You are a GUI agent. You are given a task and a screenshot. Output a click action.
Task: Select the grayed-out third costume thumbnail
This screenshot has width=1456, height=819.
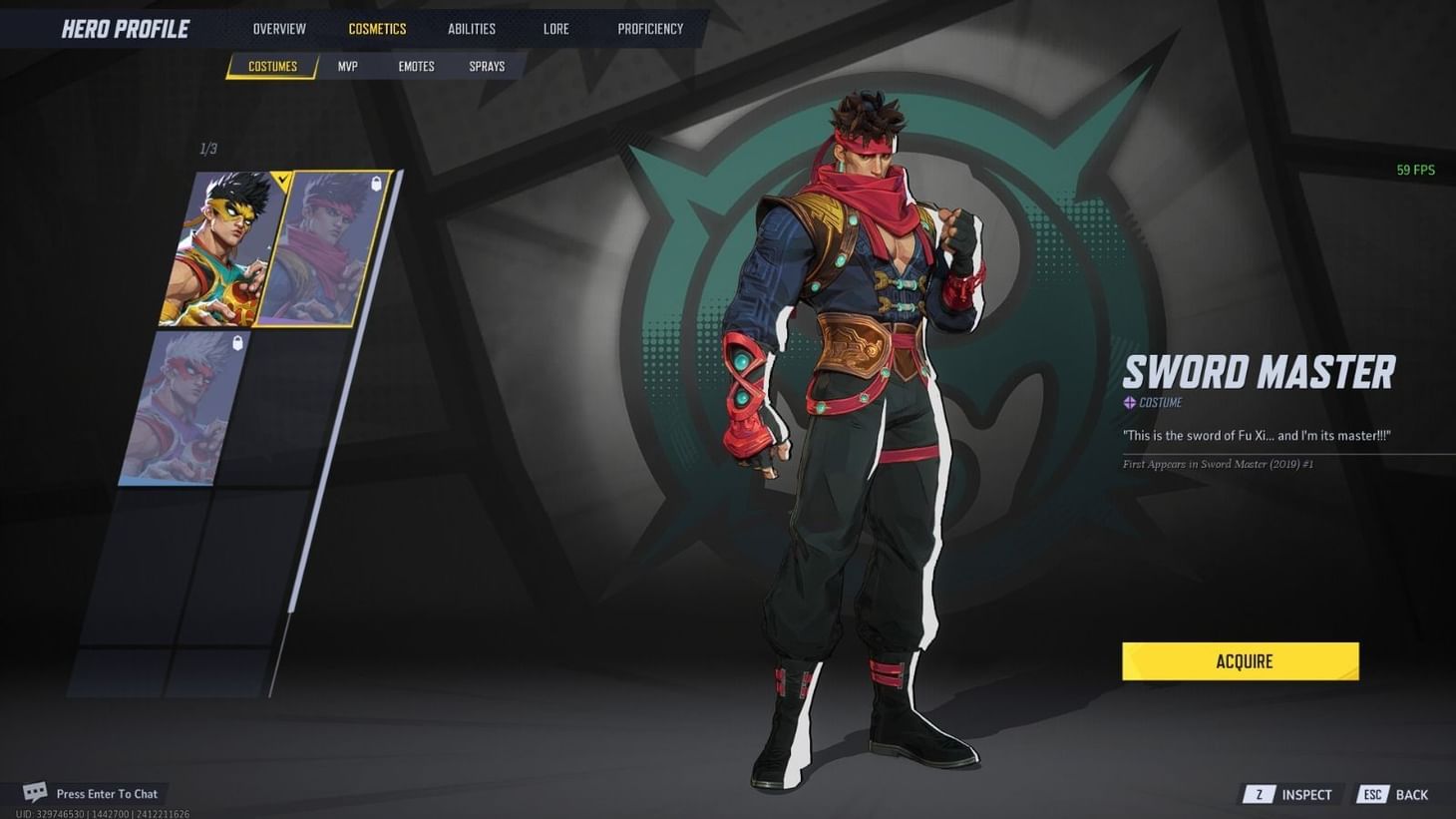(184, 409)
